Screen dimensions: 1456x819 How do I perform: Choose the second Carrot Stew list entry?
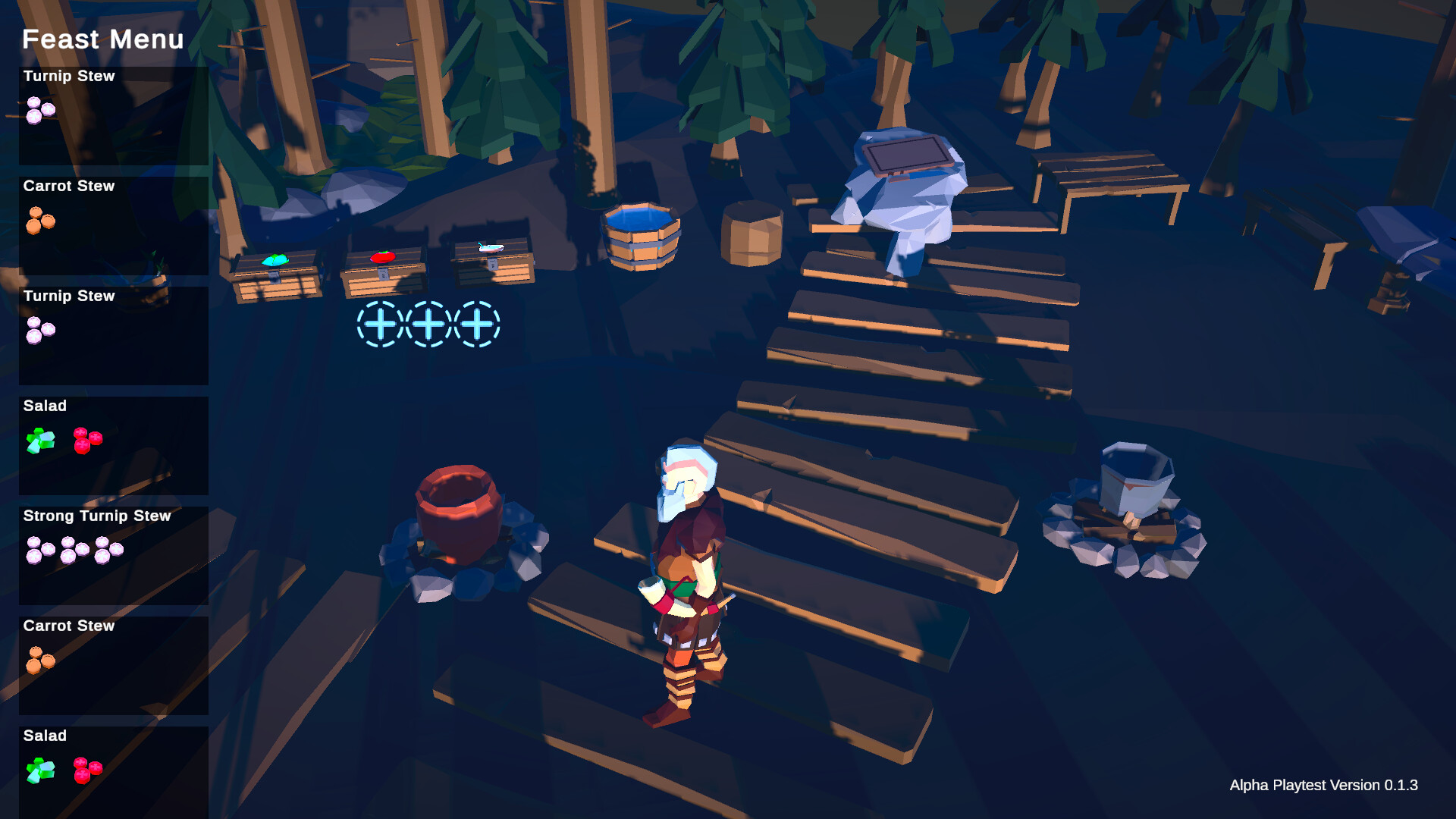(x=112, y=664)
